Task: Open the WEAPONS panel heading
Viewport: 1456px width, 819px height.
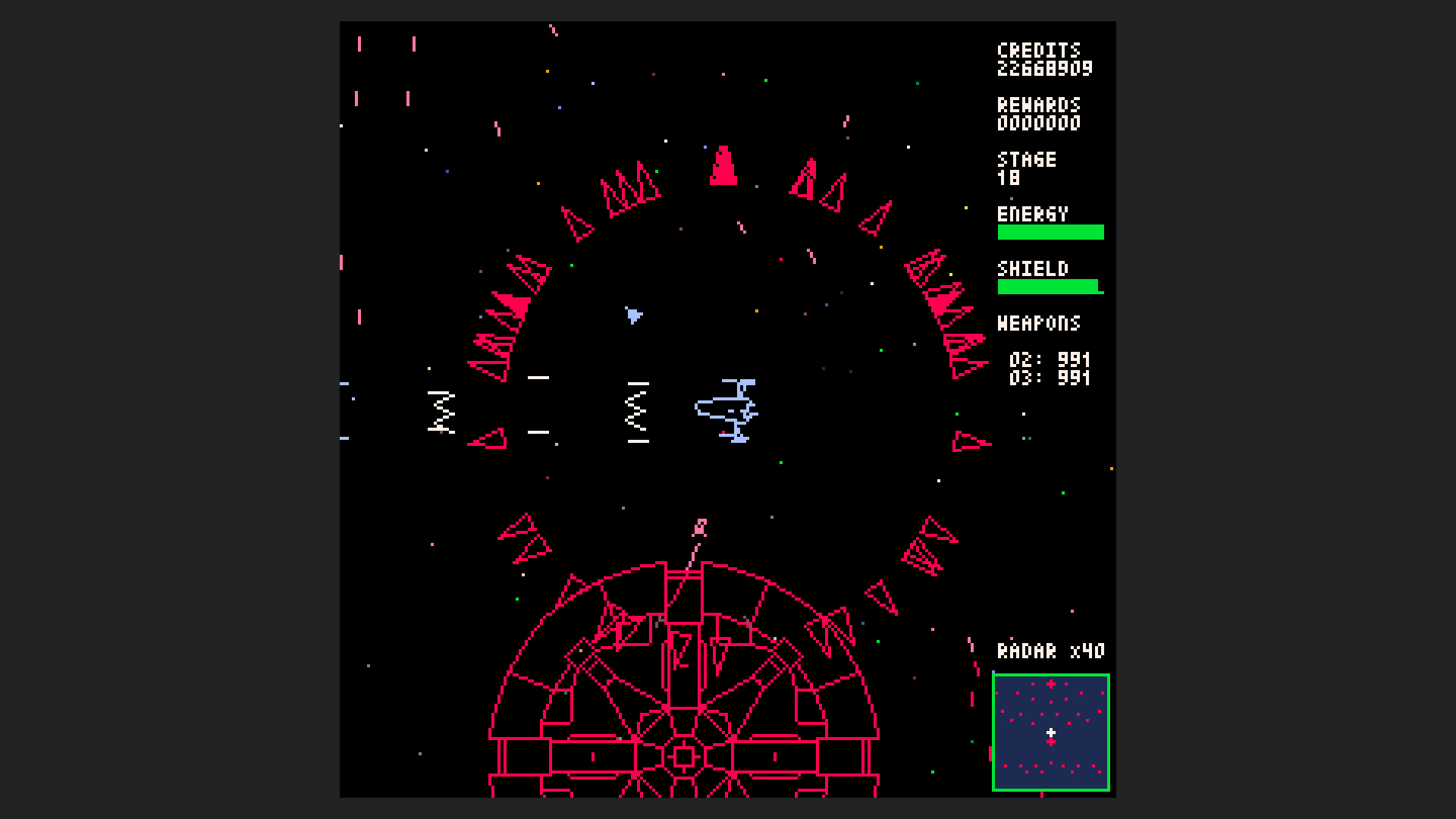Action: tap(1040, 324)
